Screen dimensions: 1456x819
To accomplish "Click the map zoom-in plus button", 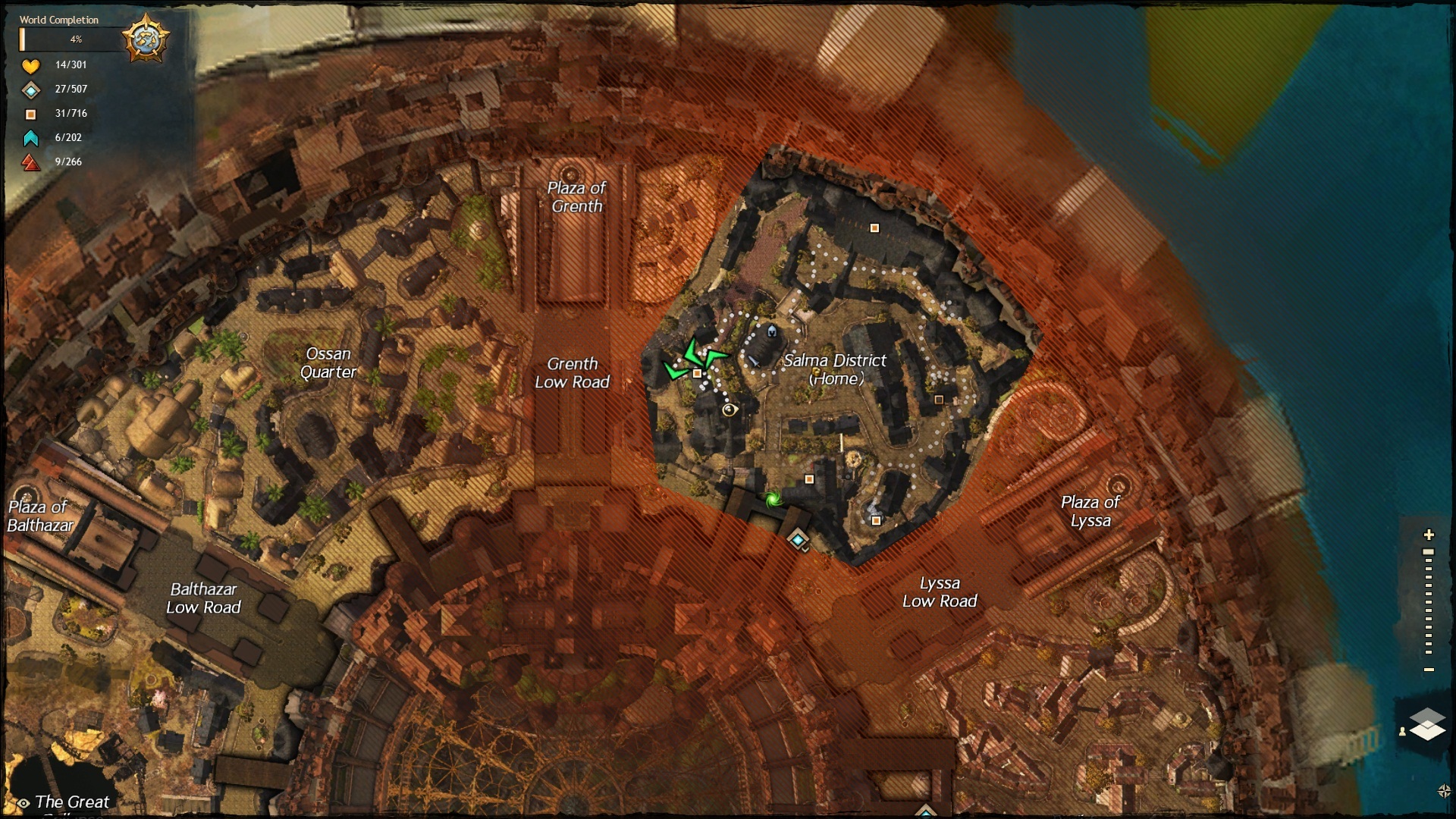I will coord(1429,535).
